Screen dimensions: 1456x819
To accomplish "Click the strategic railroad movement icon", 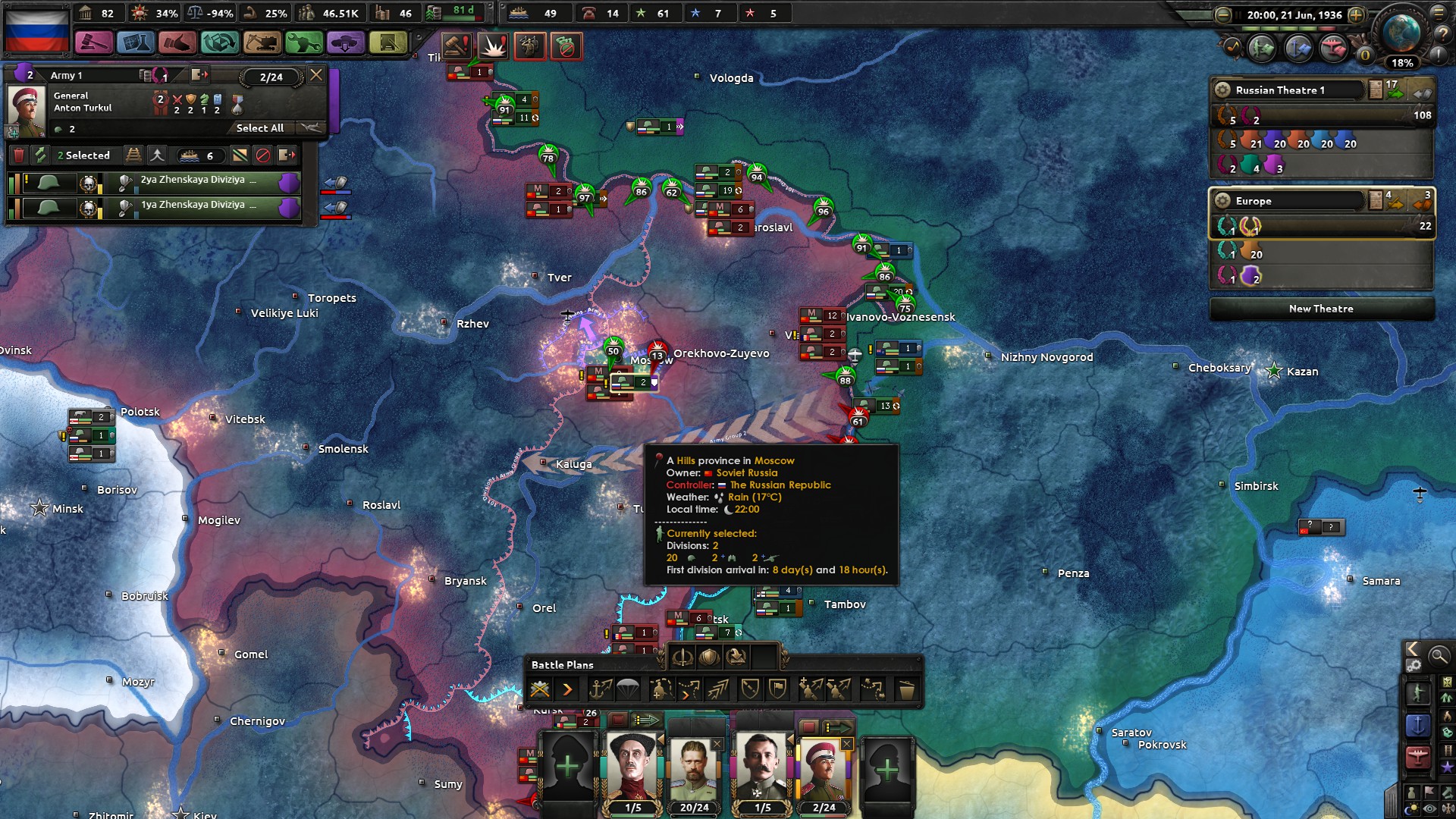I will [x=134, y=155].
